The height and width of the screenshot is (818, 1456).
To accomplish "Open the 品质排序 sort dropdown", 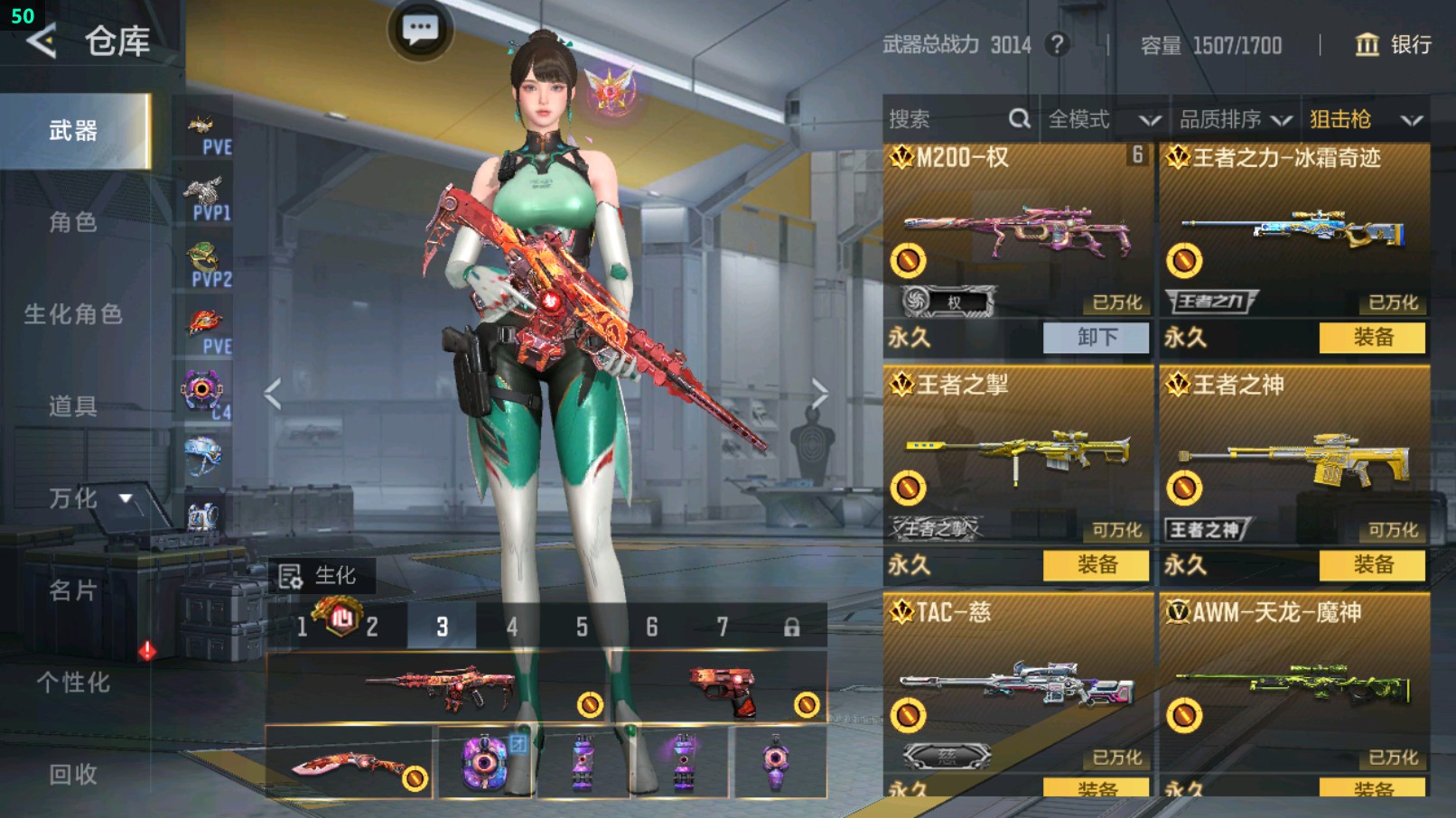I will (1235, 119).
